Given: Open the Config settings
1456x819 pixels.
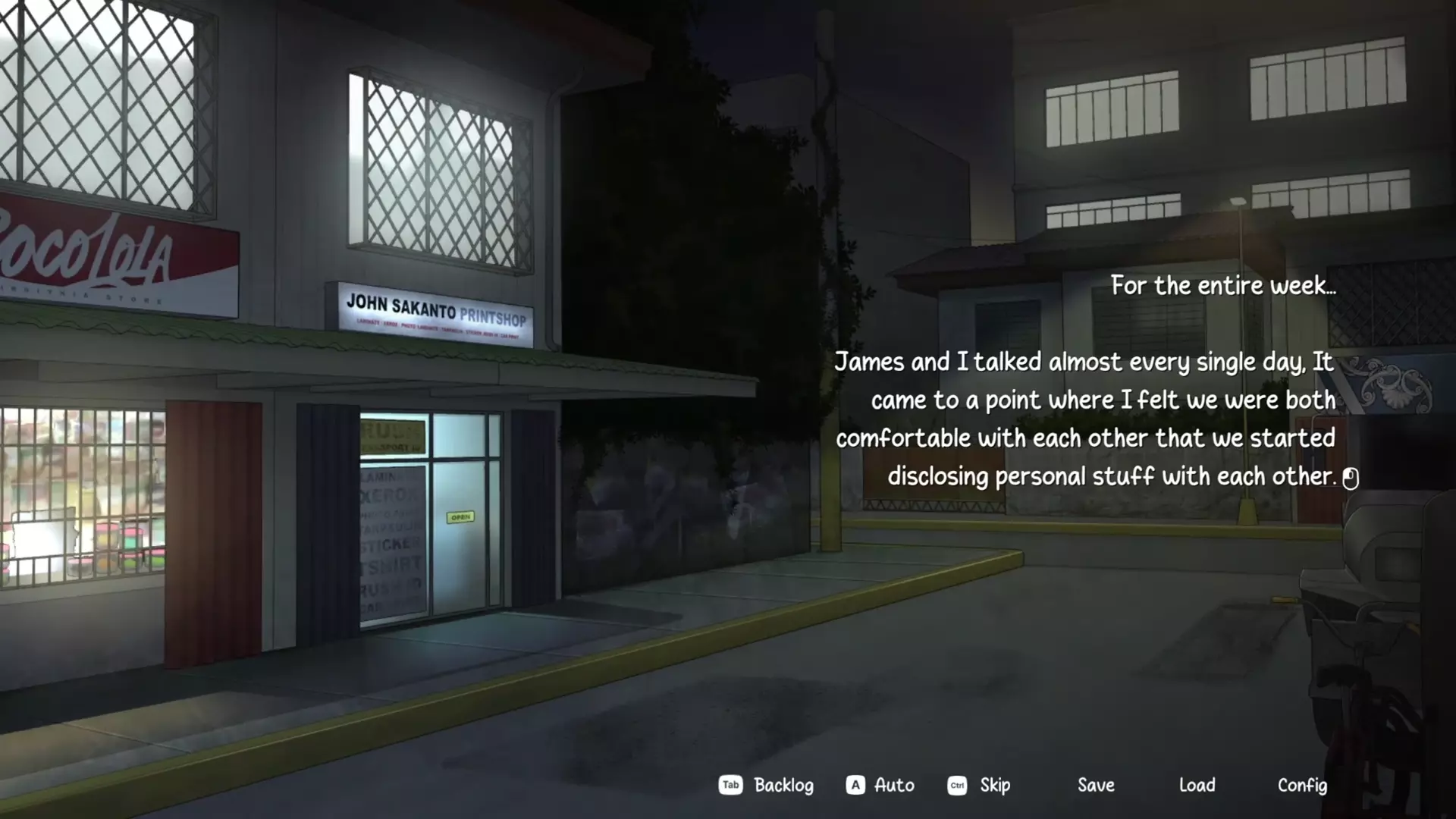Looking at the screenshot, I should (x=1302, y=785).
